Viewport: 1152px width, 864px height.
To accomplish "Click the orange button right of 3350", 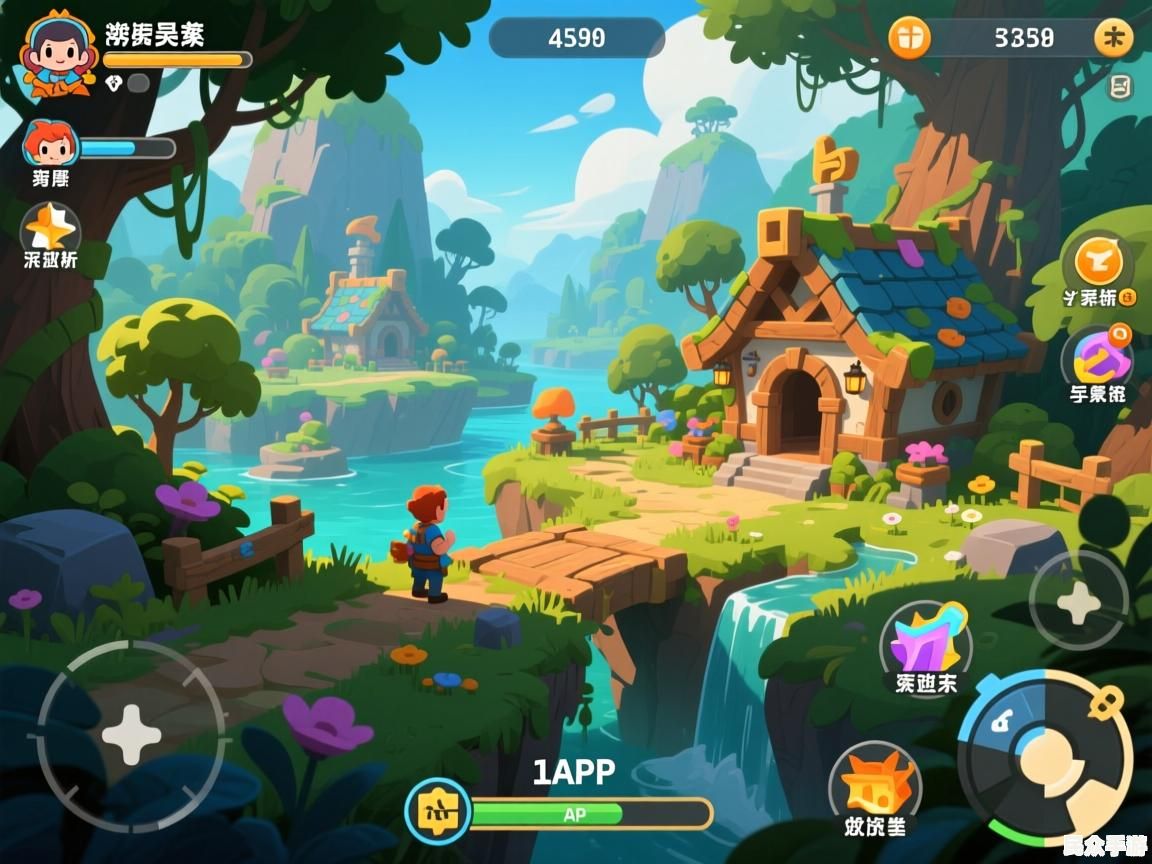I will click(1113, 38).
